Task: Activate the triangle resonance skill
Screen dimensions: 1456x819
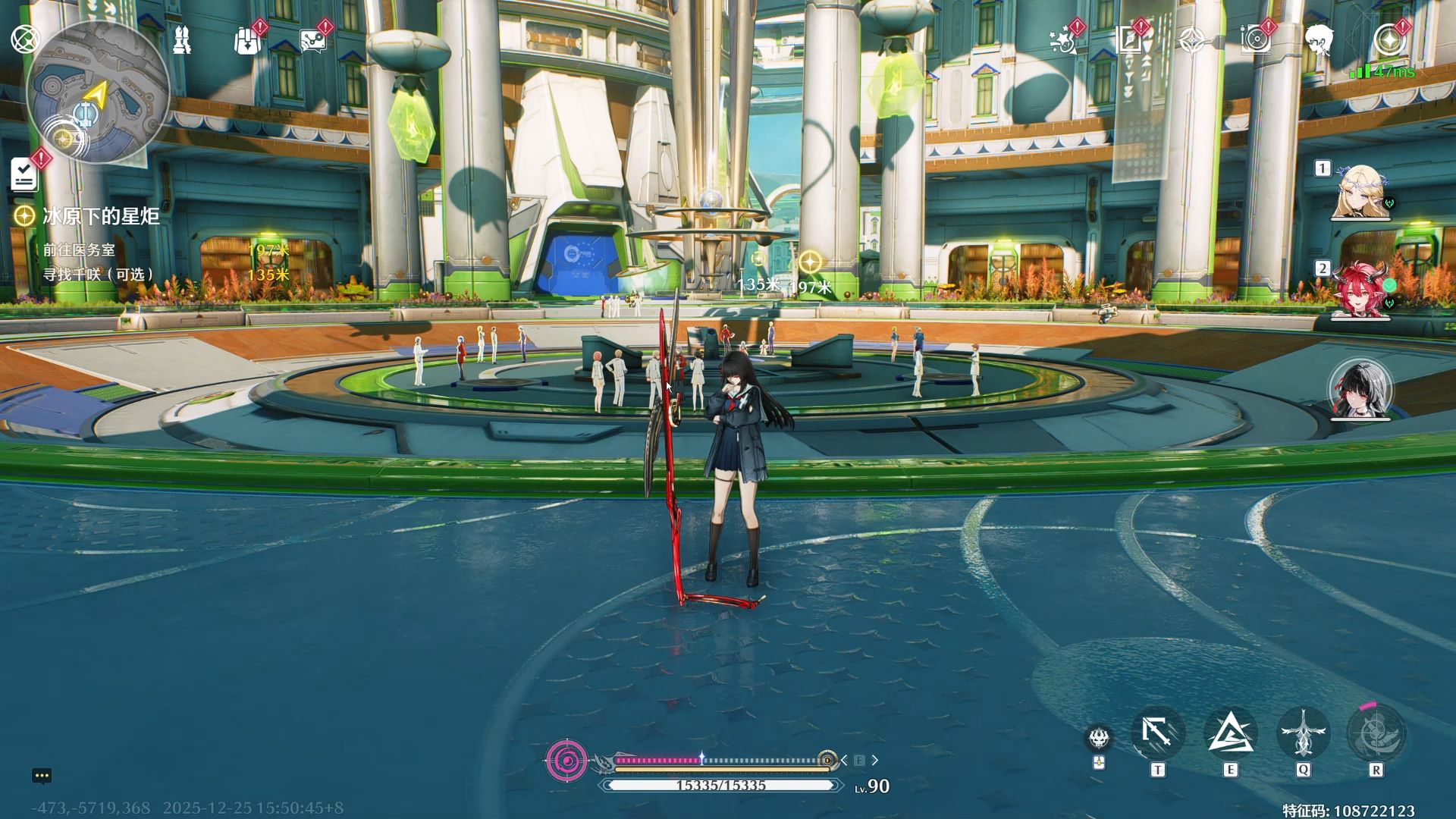Action: click(x=1230, y=734)
